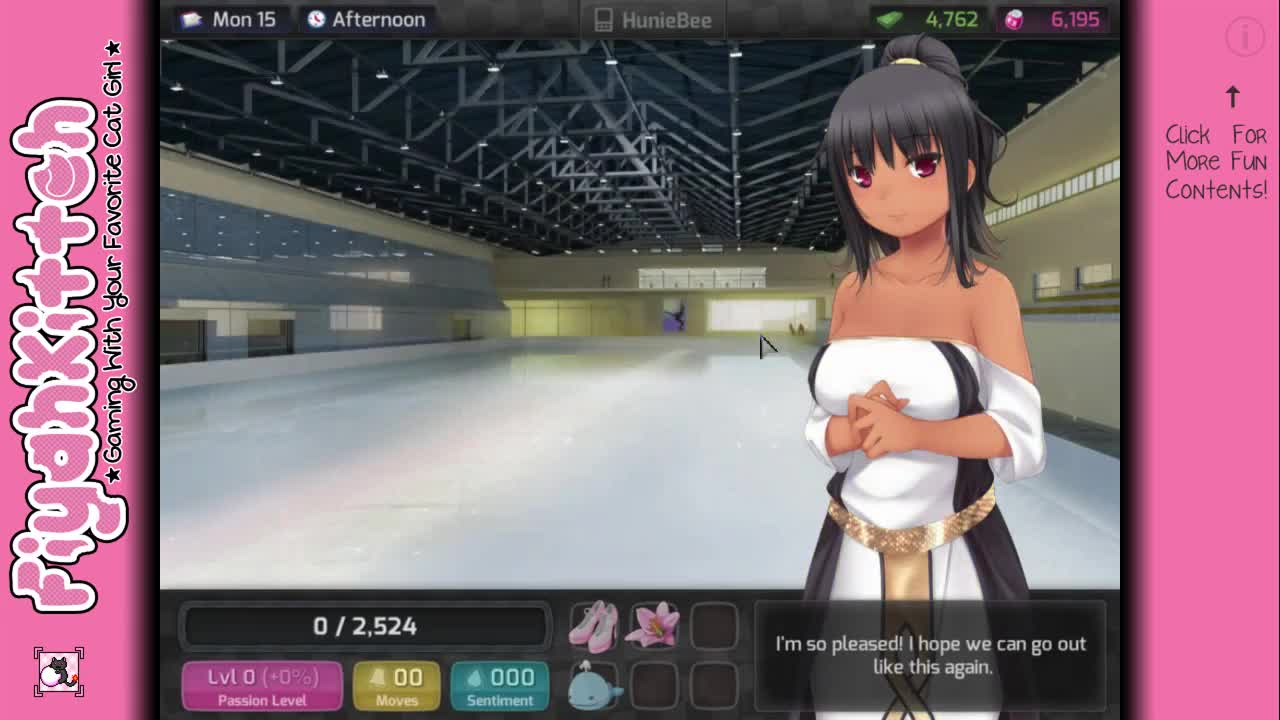Screen dimensions: 1280x720
Task: Click the cat avatar channel logo
Action: point(59,672)
